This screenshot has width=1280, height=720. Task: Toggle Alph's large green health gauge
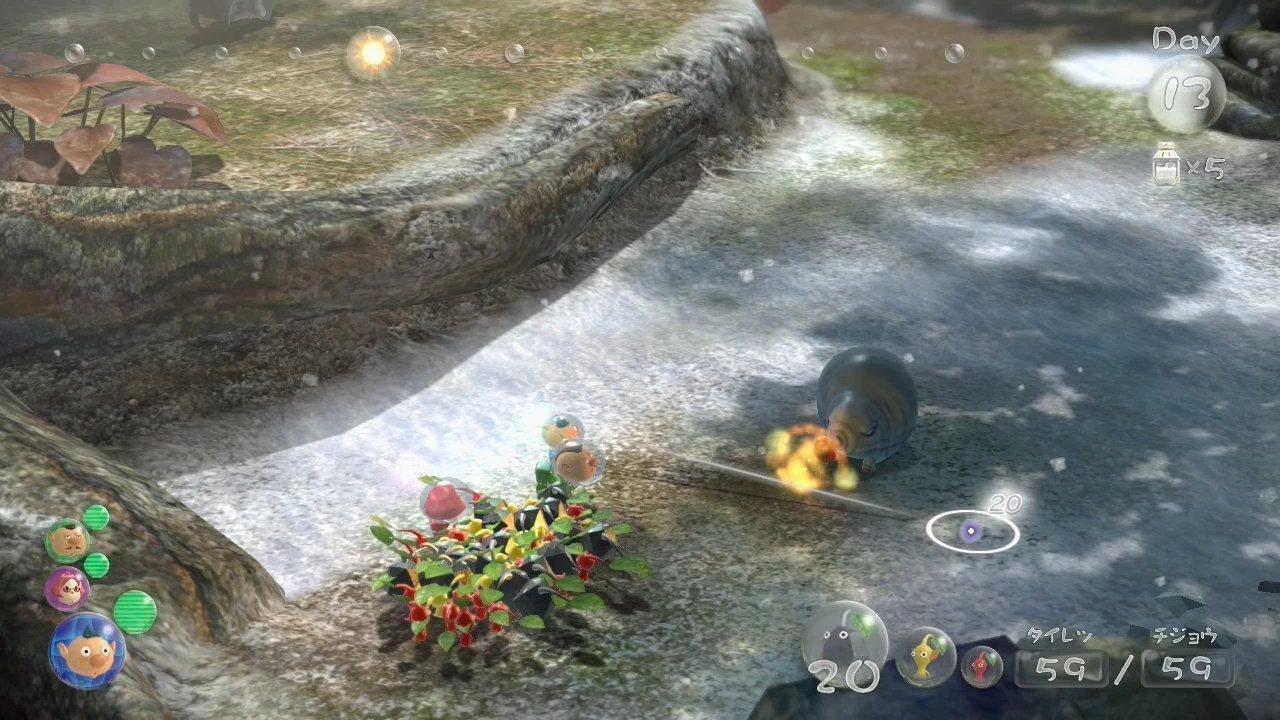[137, 610]
